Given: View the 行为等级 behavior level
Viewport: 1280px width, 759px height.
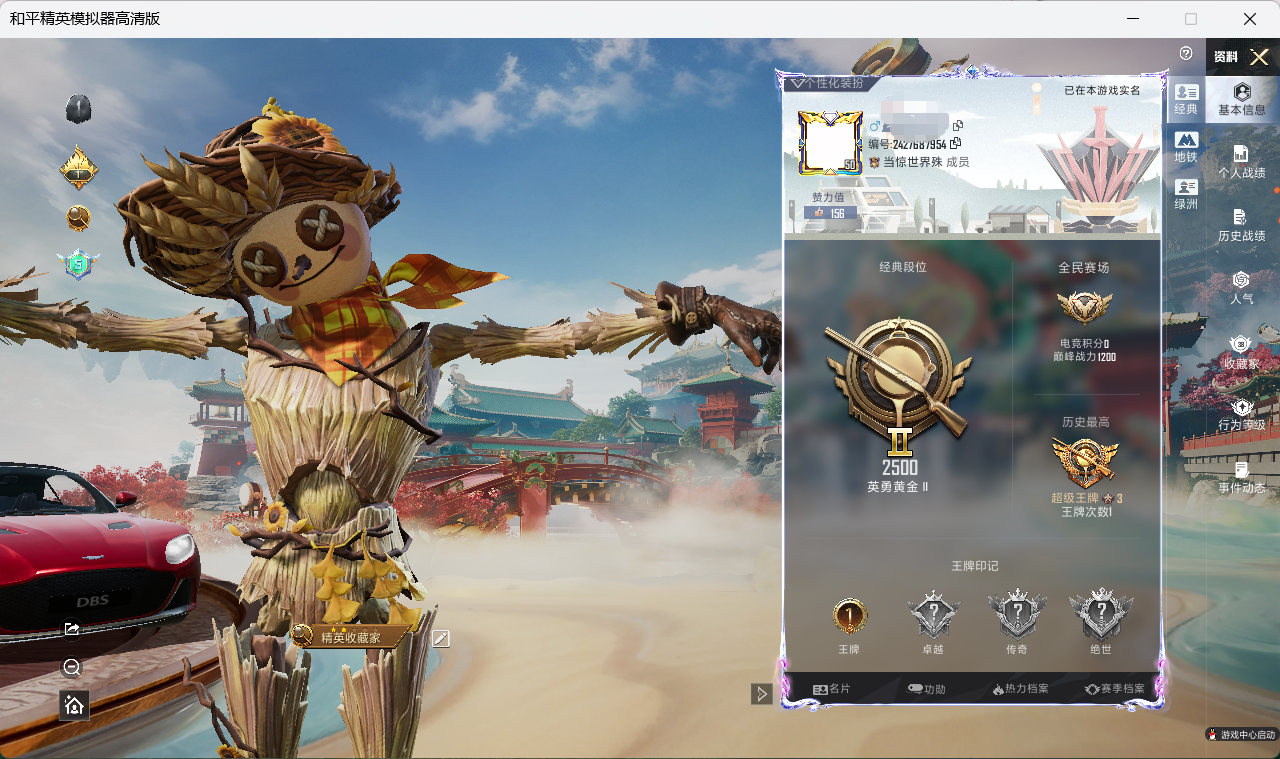Looking at the screenshot, I should click(x=1241, y=414).
